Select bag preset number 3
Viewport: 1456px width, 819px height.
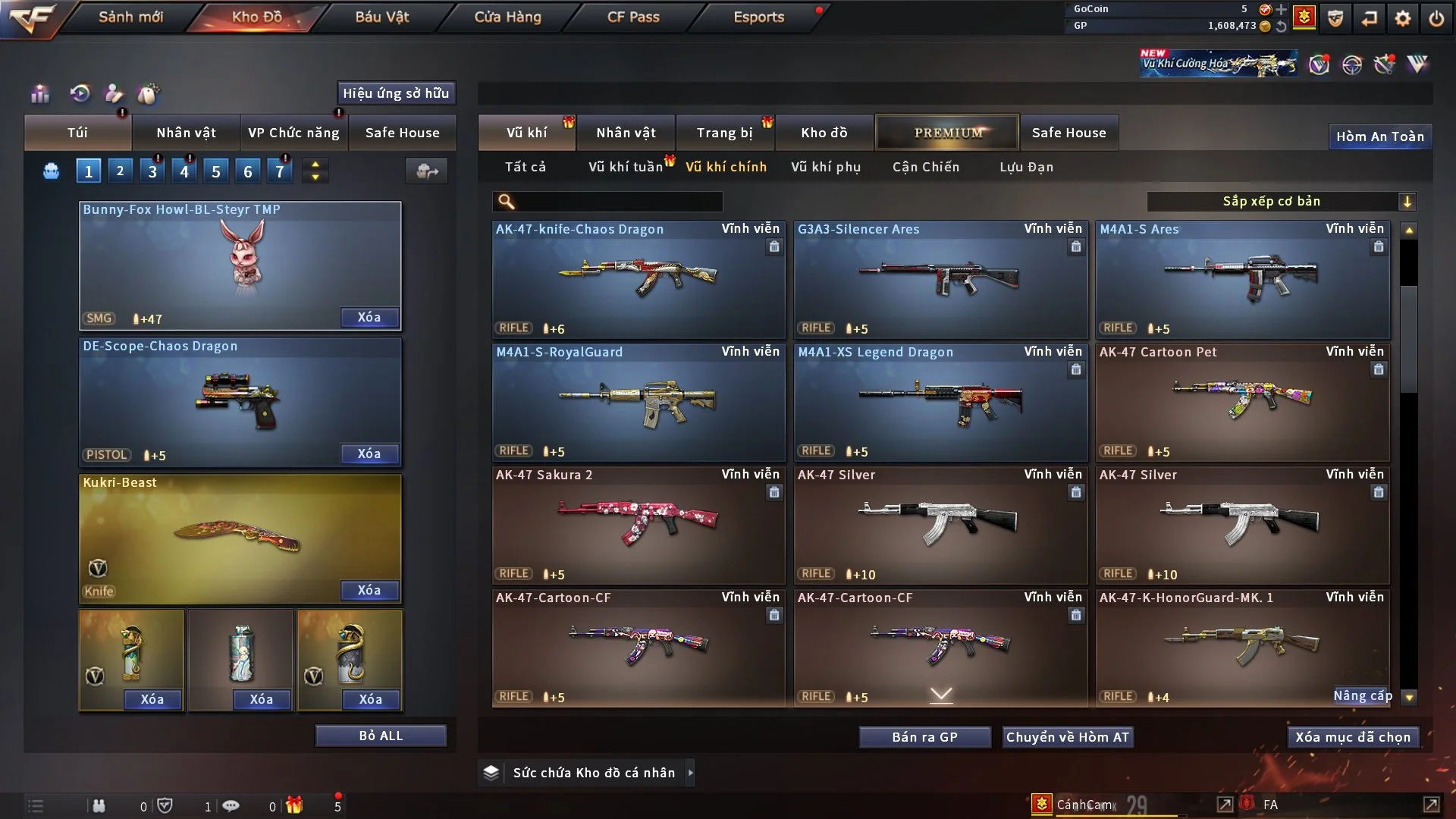[152, 171]
